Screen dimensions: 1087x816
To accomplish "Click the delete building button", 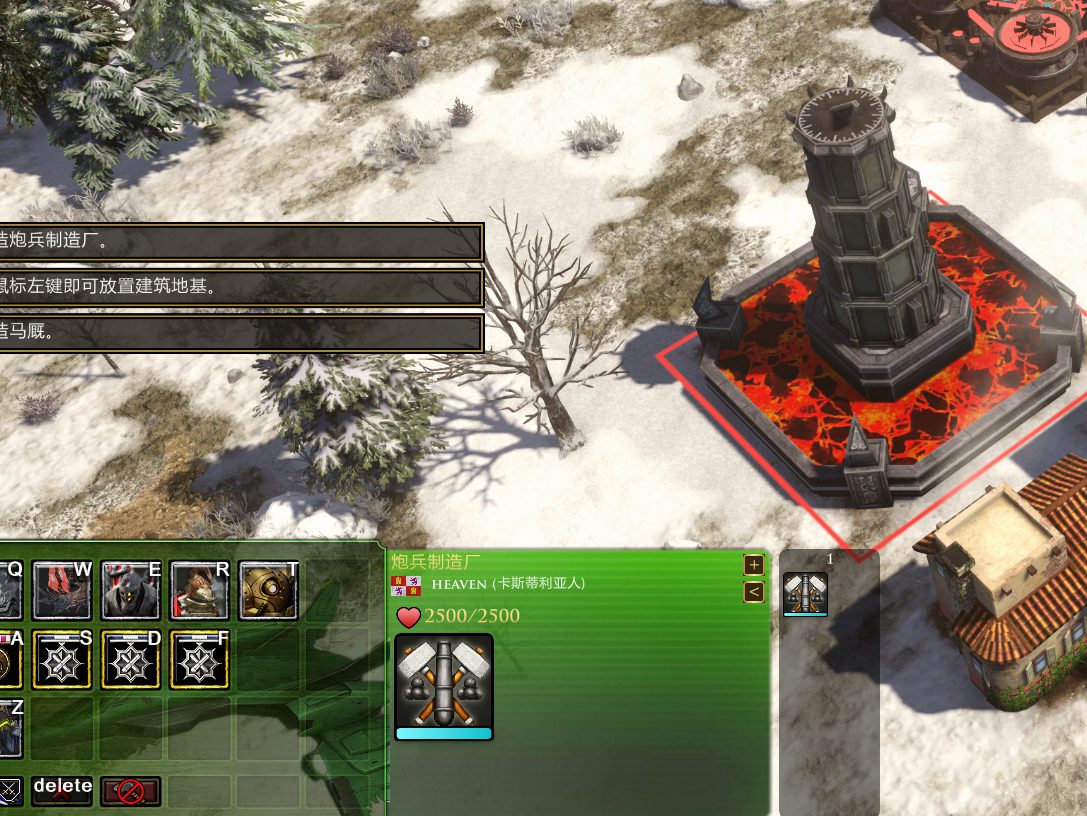I will click(x=62, y=790).
